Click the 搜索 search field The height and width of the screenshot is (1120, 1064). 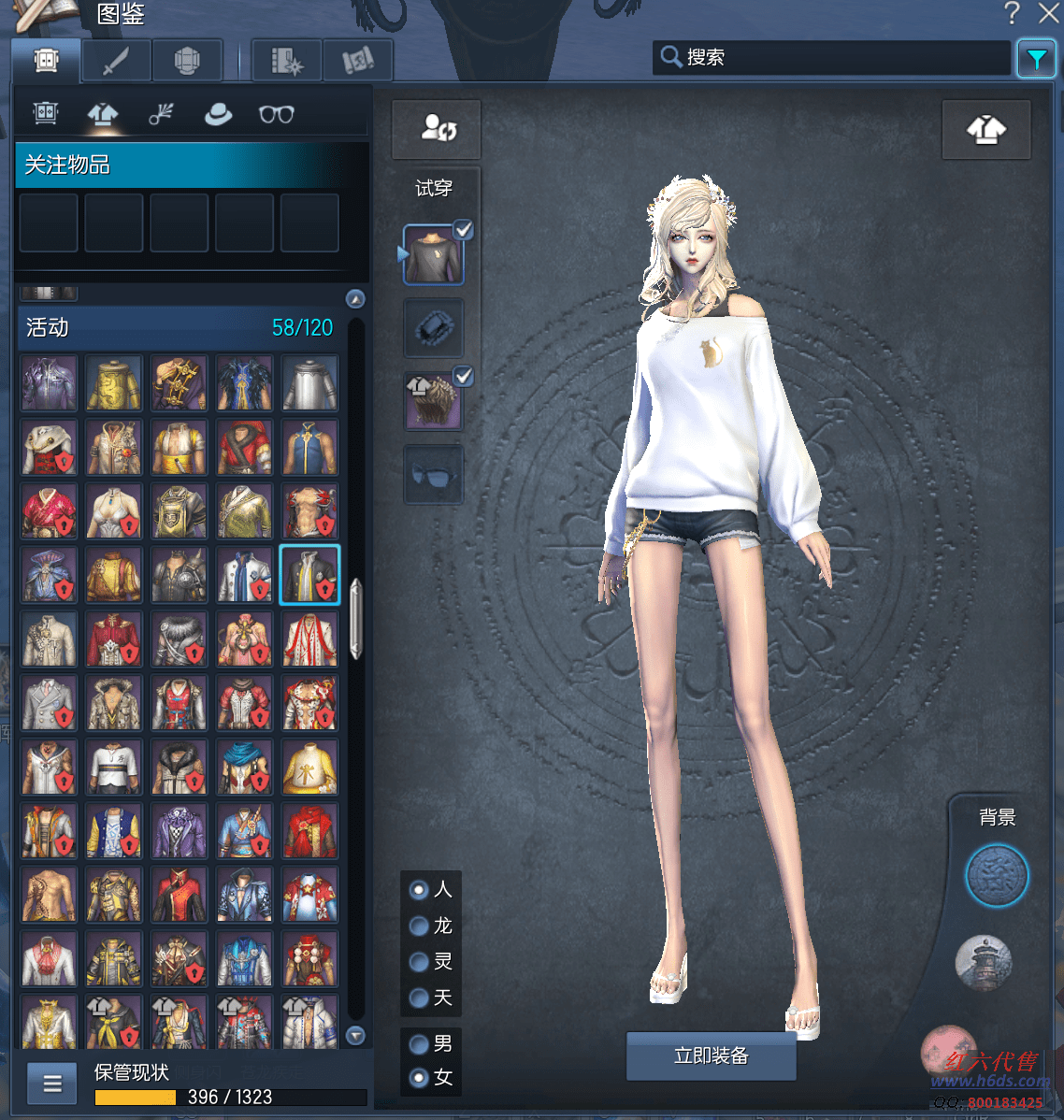pyautogui.click(x=832, y=57)
